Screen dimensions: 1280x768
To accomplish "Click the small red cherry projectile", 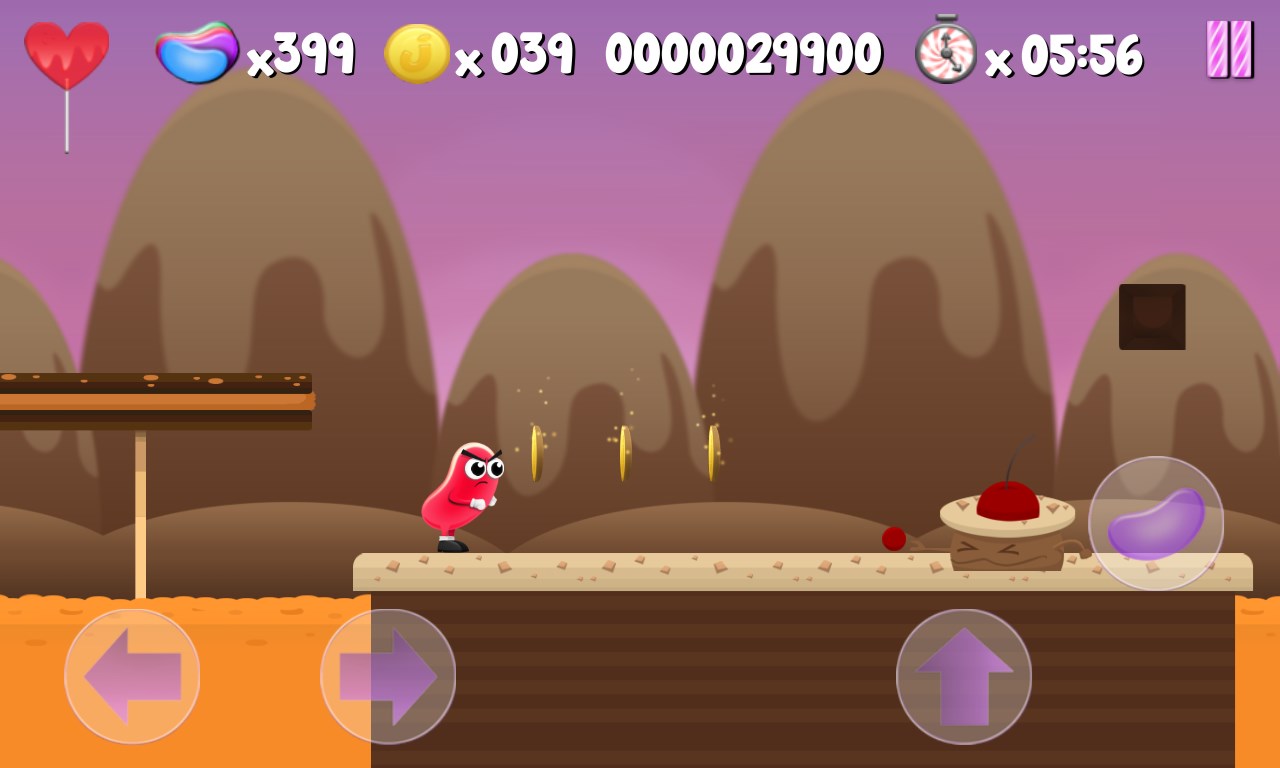I will point(893,538).
